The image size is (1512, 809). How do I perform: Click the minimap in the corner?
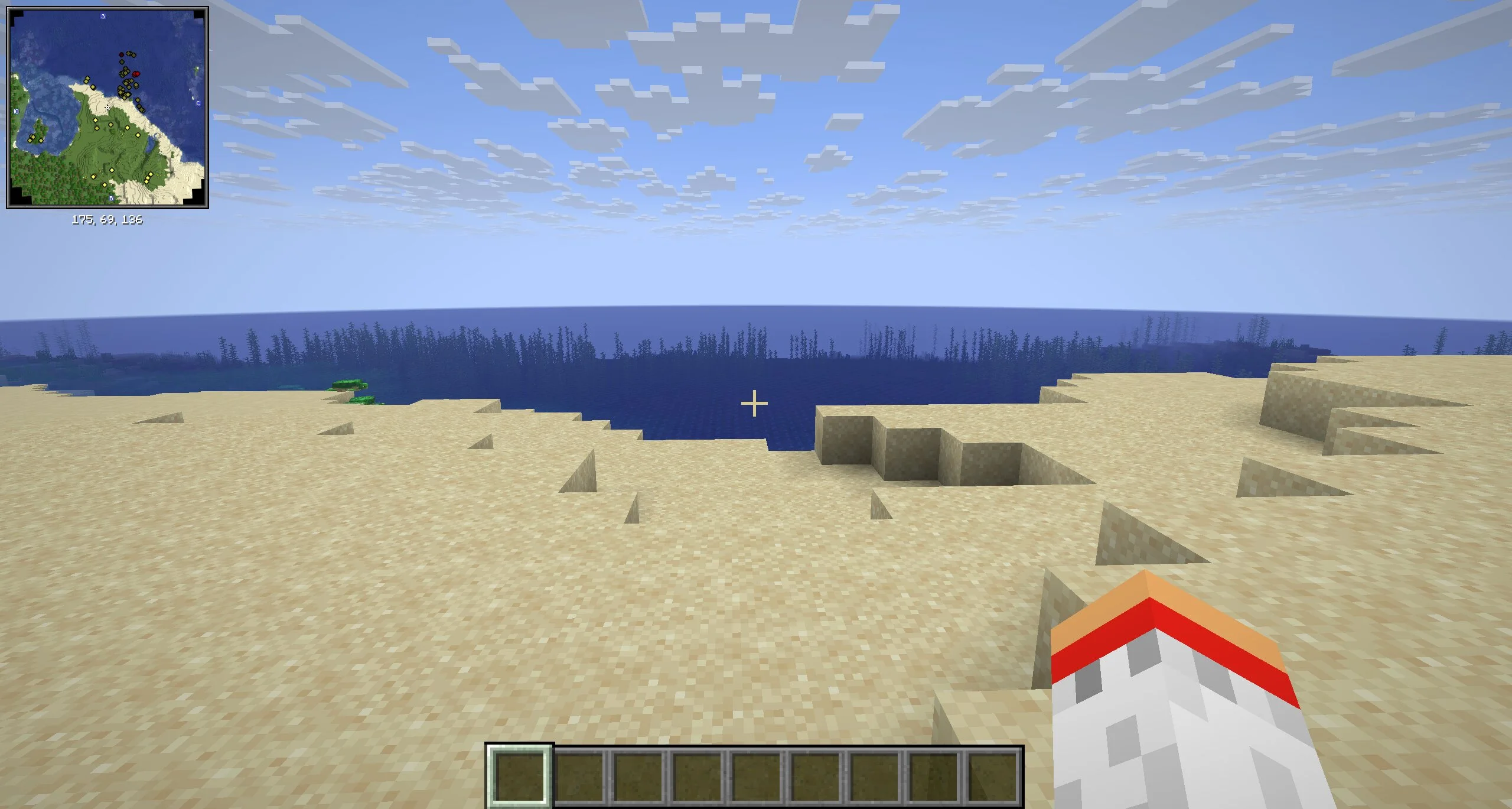(x=107, y=108)
